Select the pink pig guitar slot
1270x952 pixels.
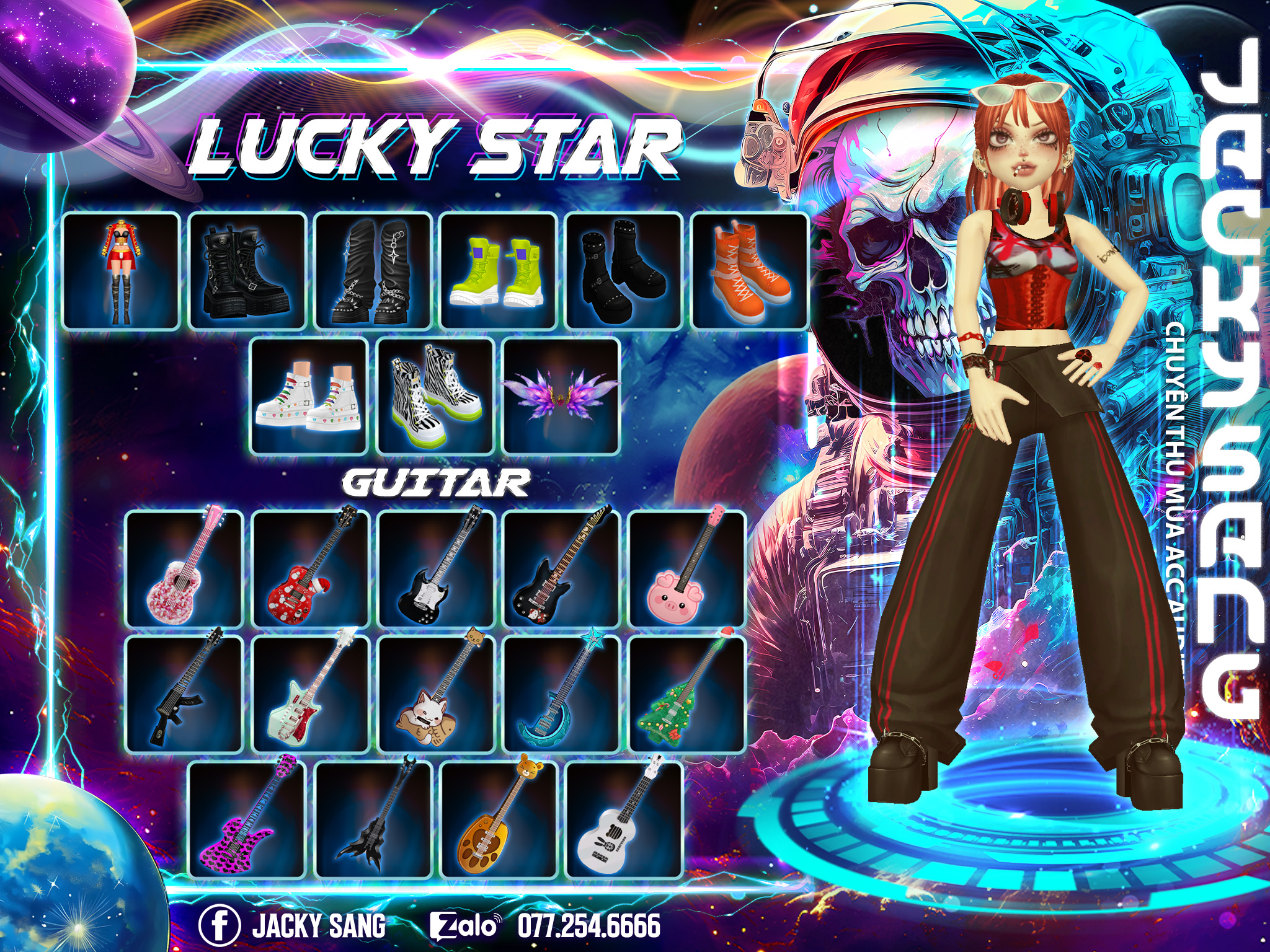click(x=687, y=569)
